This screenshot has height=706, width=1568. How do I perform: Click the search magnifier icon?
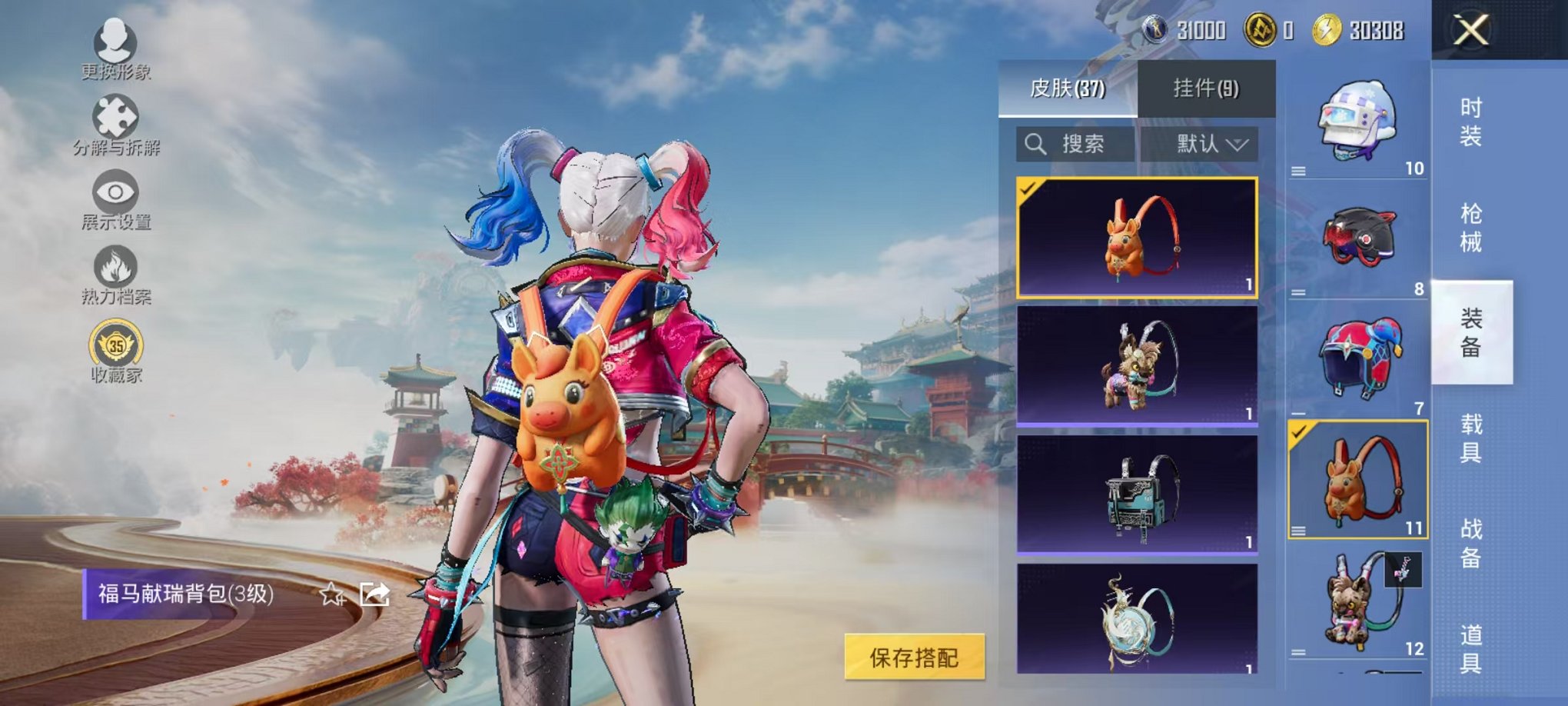click(x=1035, y=145)
